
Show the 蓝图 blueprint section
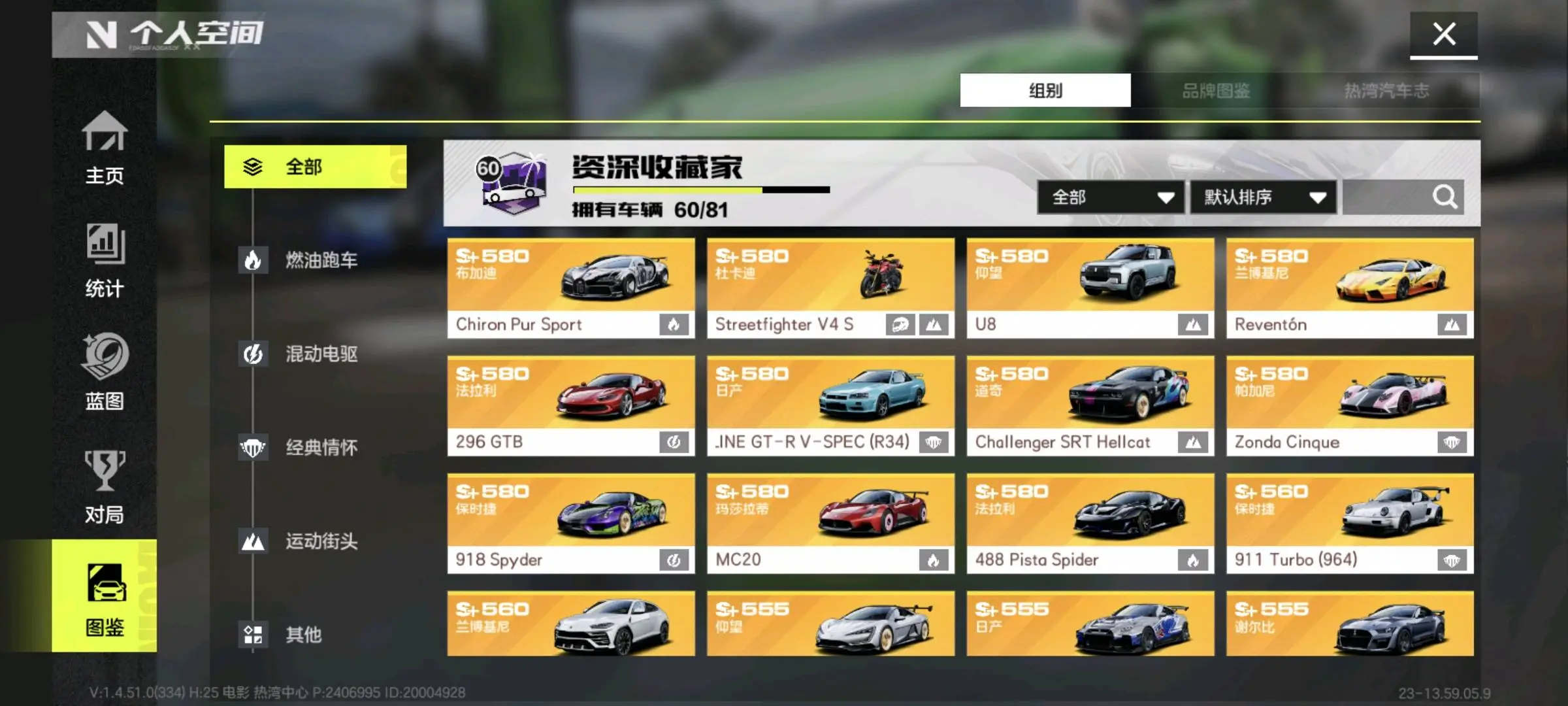(x=105, y=373)
